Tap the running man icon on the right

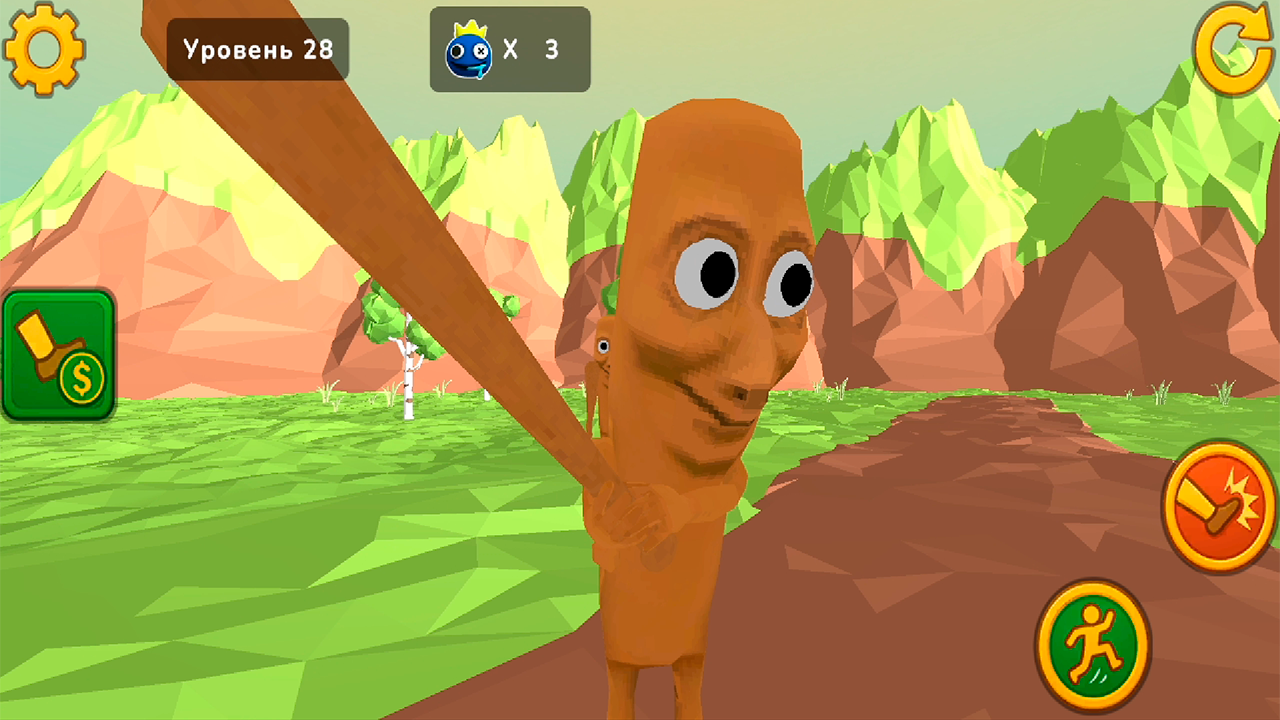[1094, 645]
